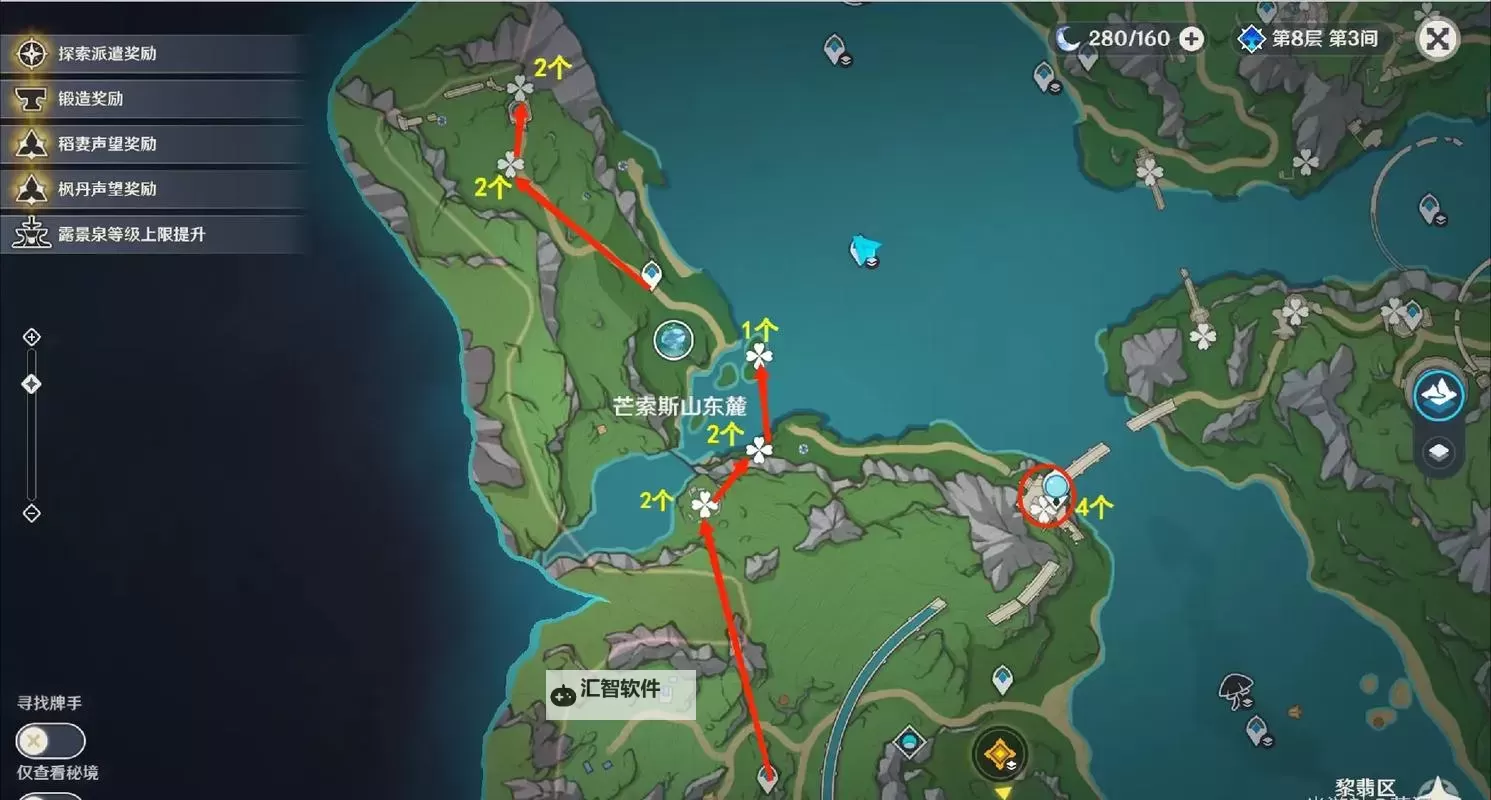Click the crescent moon resin icon showing 280/160
1491x800 pixels.
click(1069, 39)
